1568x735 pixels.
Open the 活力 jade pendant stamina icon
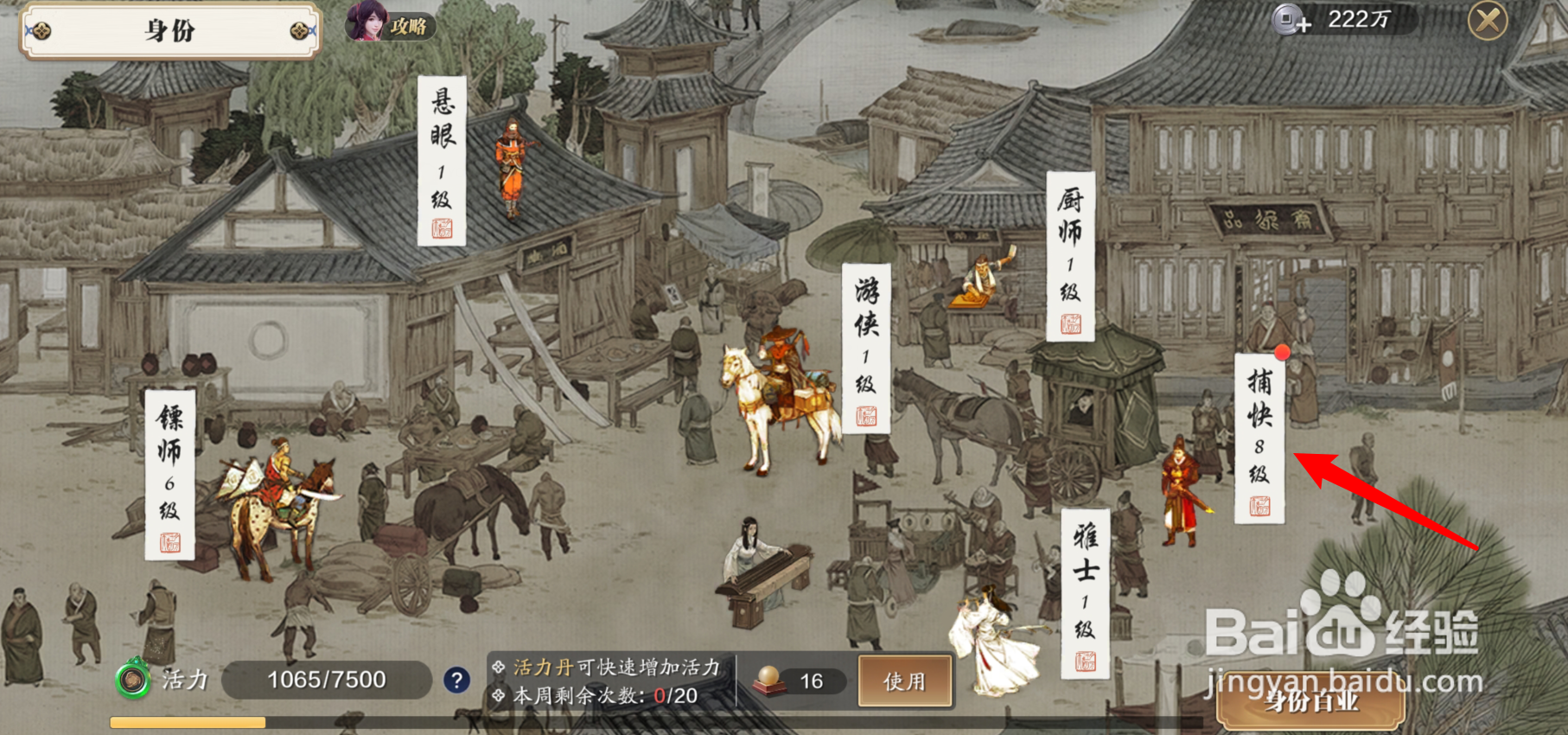tap(131, 681)
